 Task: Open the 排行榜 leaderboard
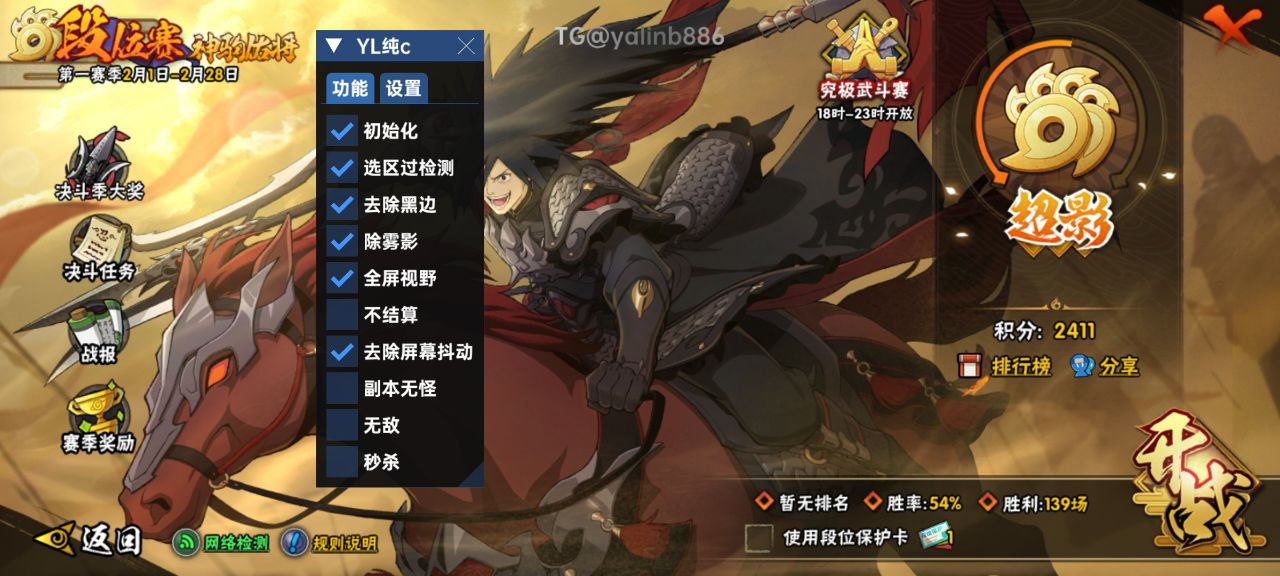1007,366
